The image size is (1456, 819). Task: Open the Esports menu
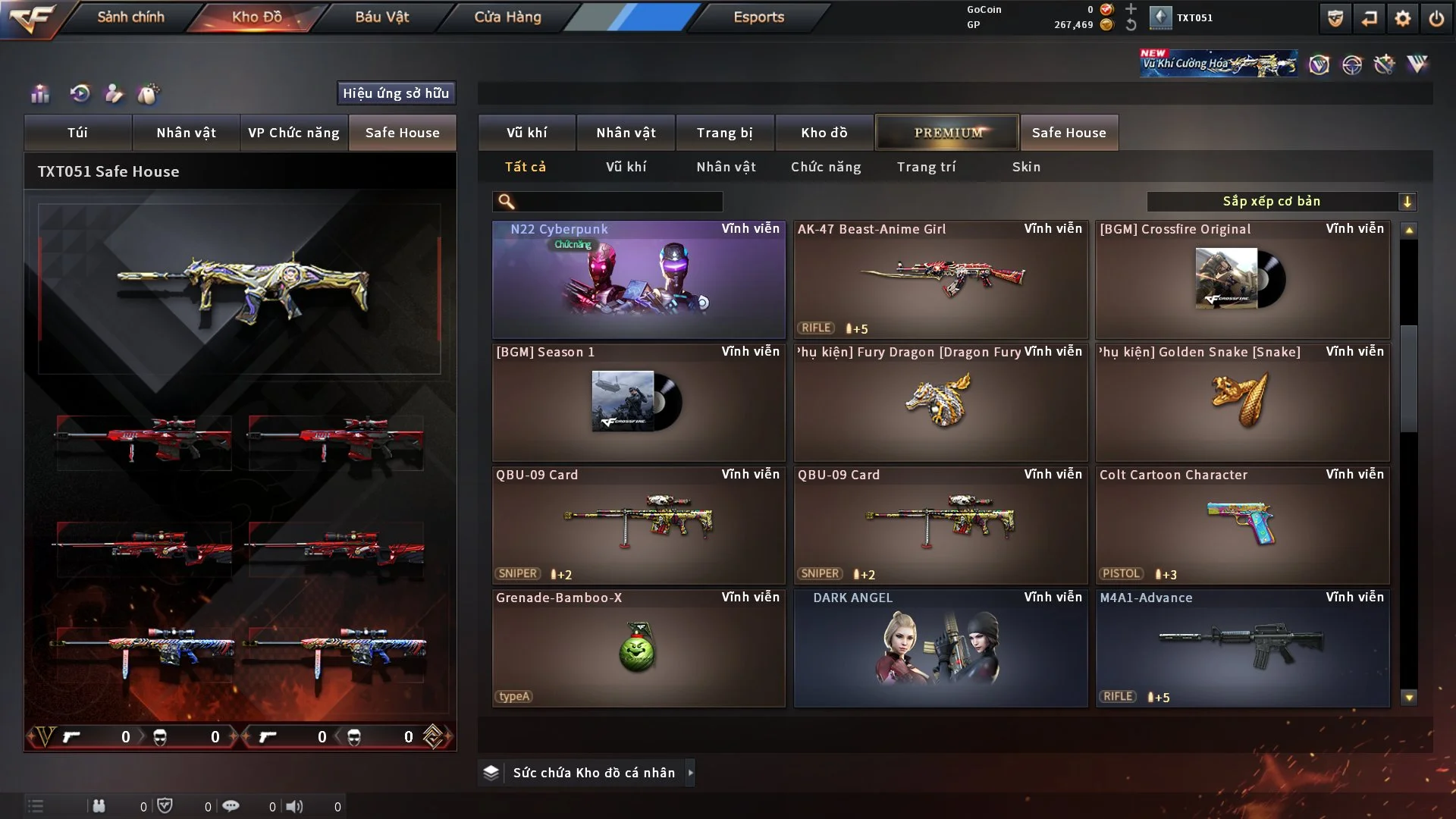[758, 17]
